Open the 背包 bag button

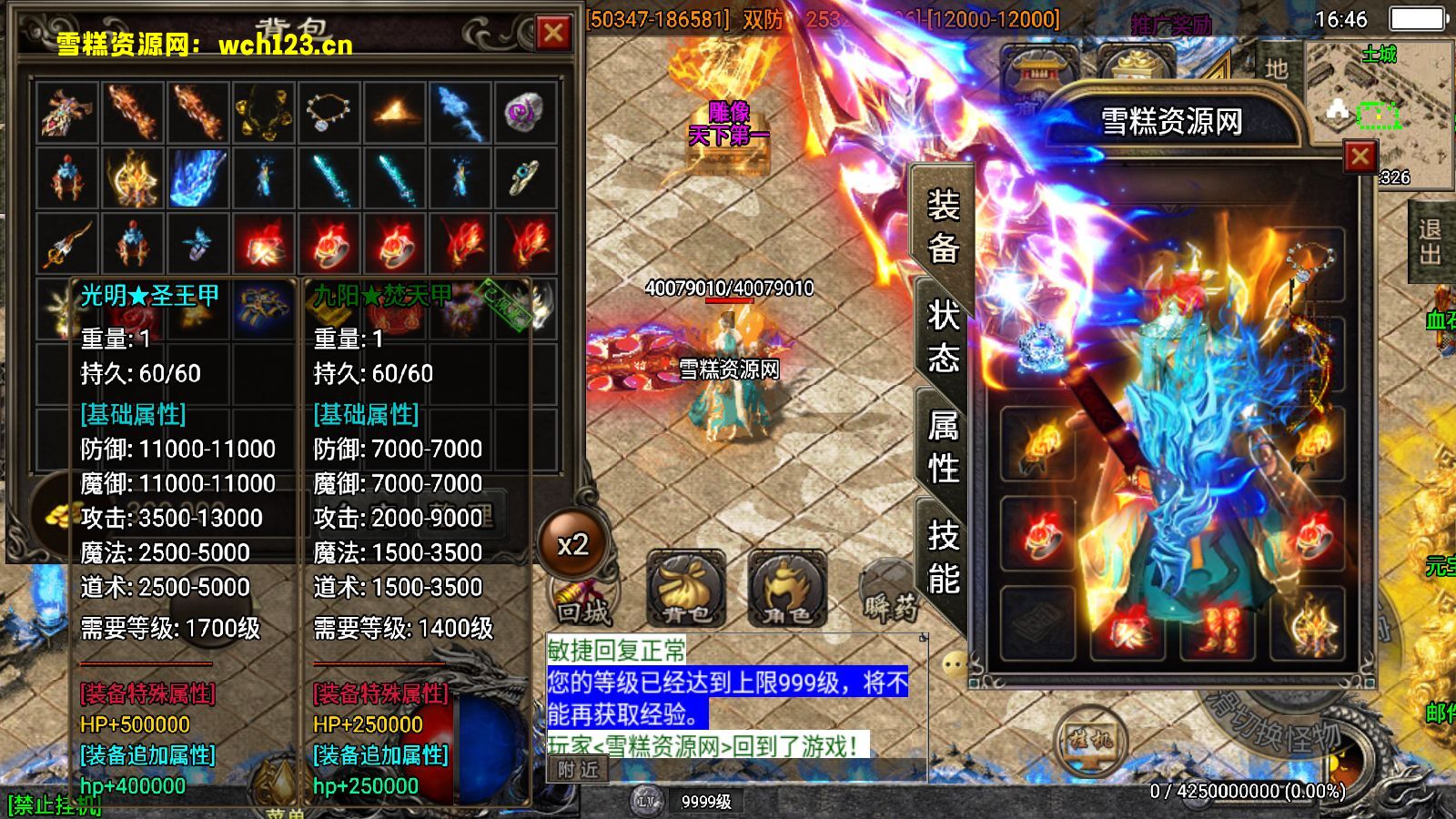(686, 590)
